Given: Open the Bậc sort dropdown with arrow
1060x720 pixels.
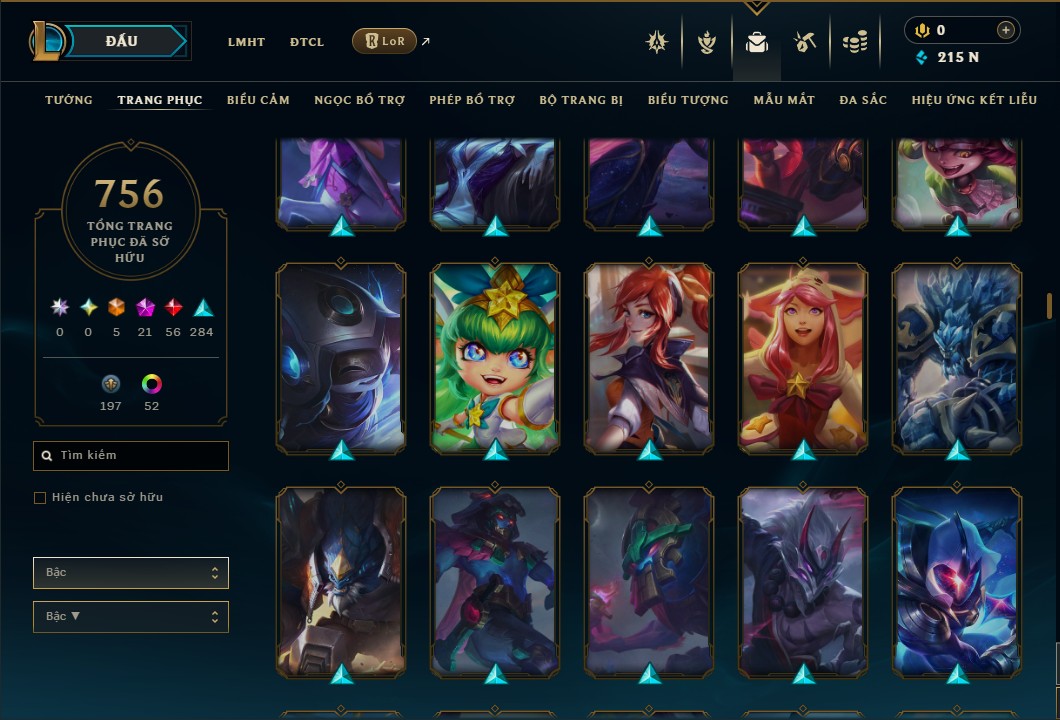Looking at the screenshot, I should (131, 616).
